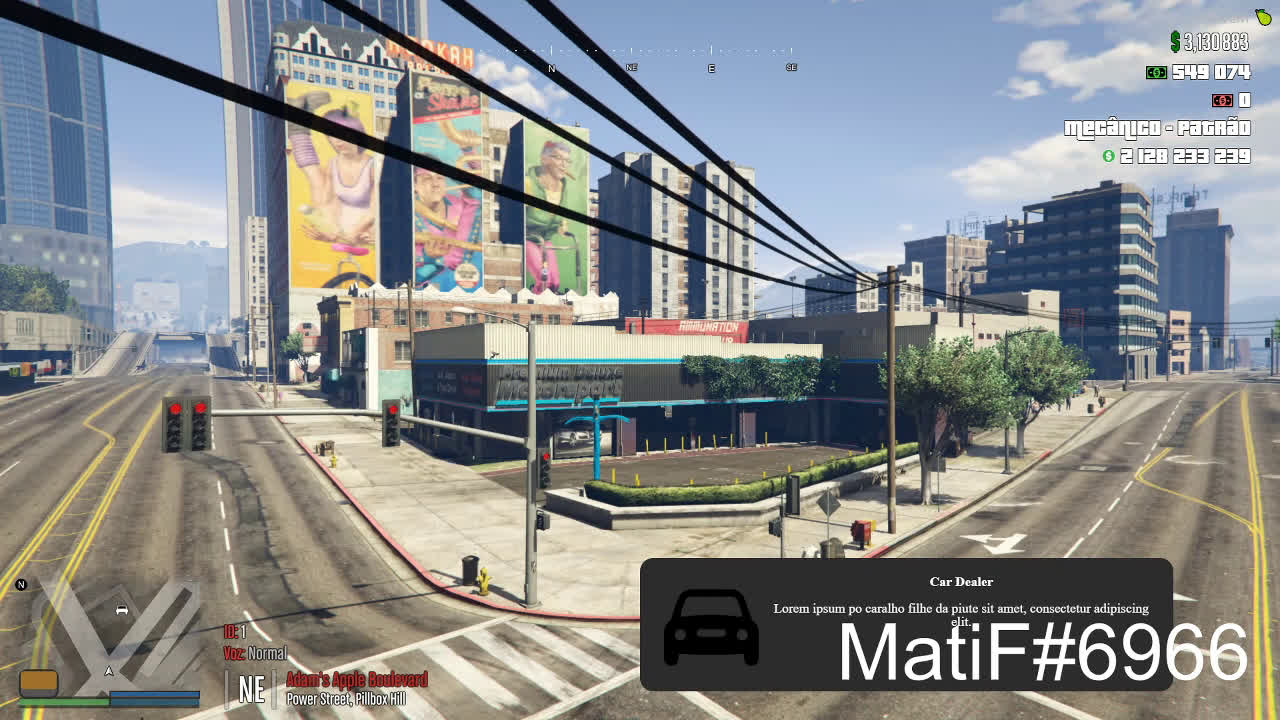Click the red dirty money bill icon

pos(1221,100)
